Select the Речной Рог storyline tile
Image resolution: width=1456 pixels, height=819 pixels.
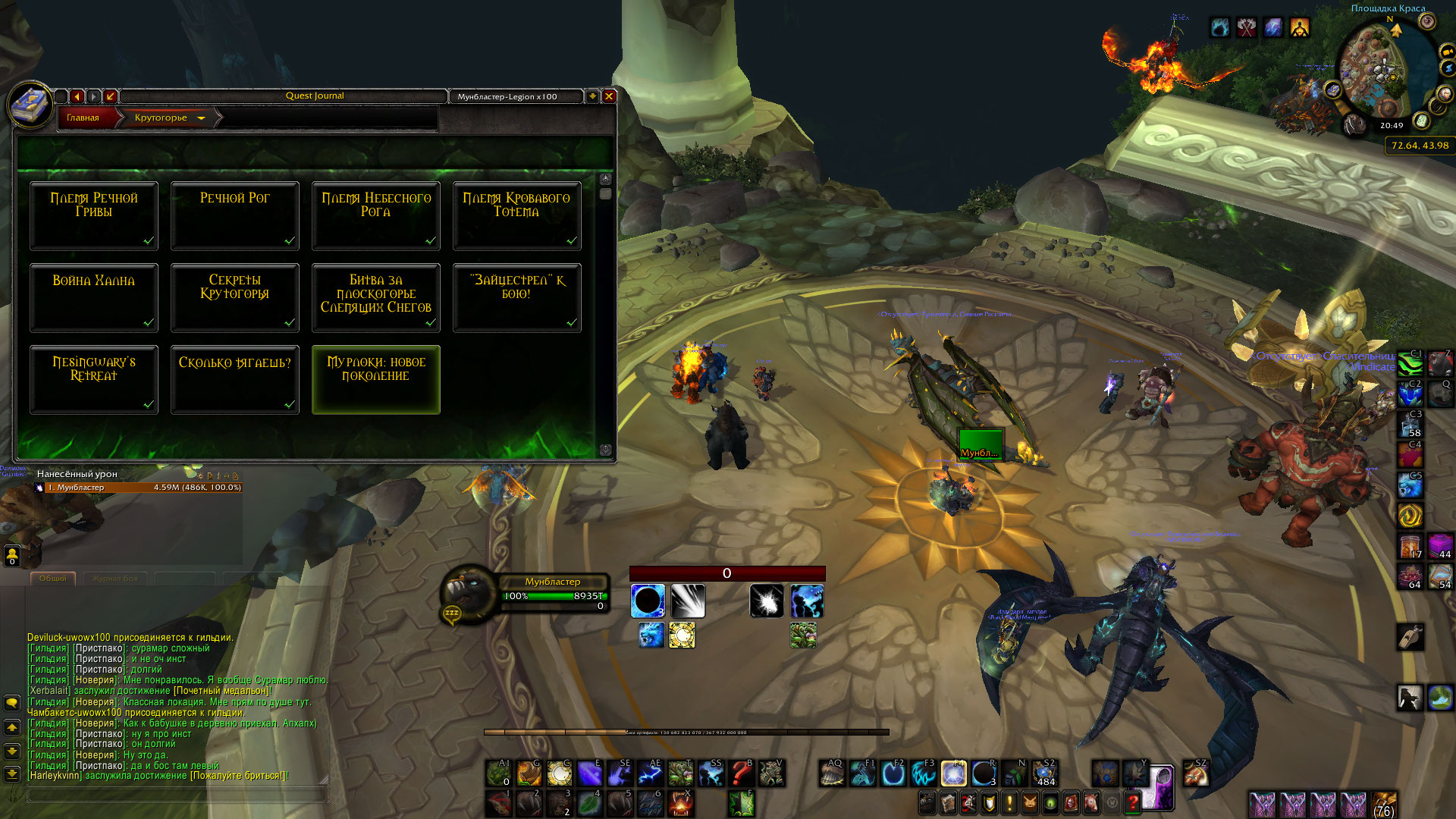pyautogui.click(x=235, y=215)
